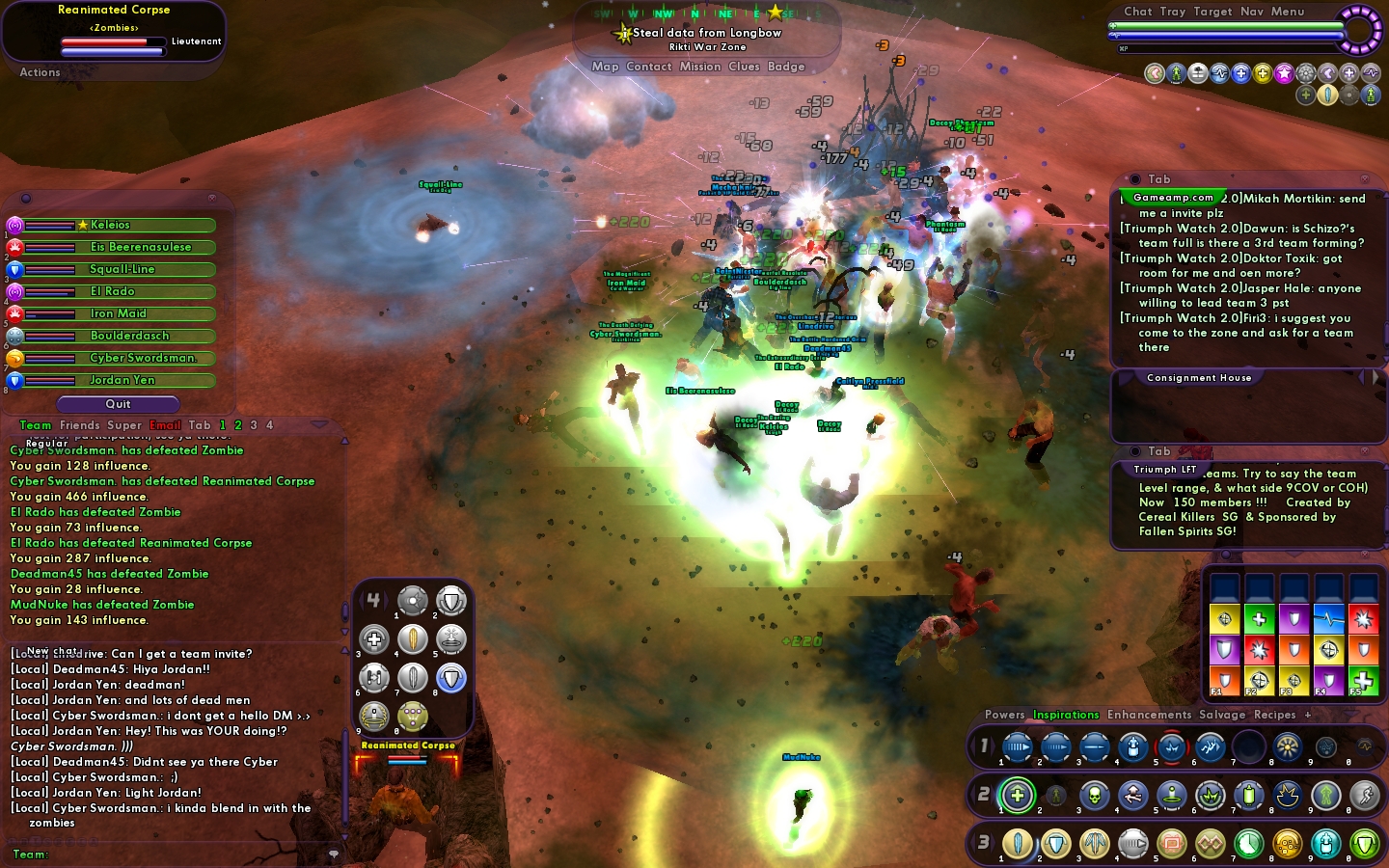Select teammate Cyber Swordsman in team list

click(143, 358)
